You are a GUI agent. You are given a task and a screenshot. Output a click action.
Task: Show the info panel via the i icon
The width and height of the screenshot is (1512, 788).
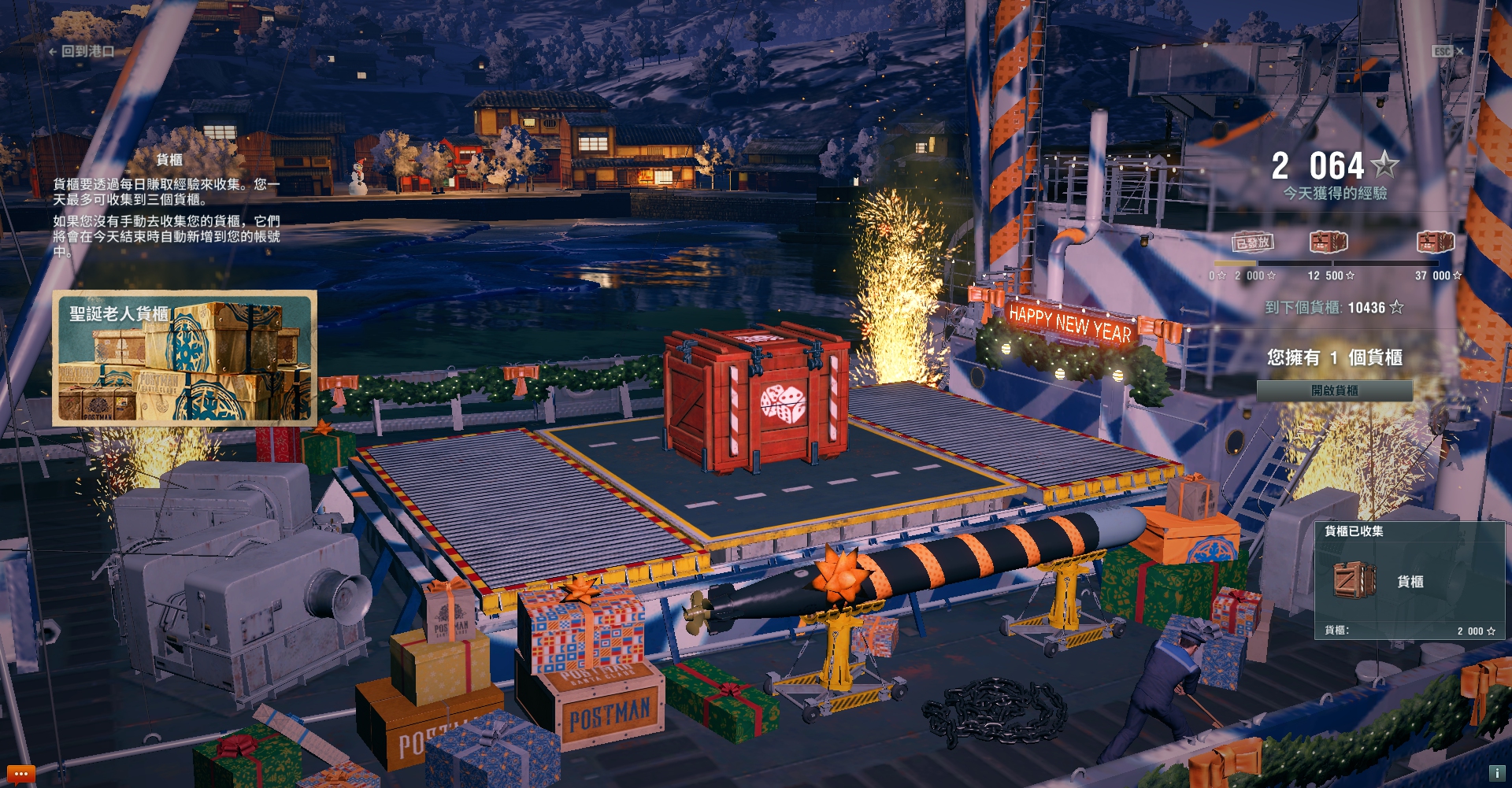[x=1496, y=773]
